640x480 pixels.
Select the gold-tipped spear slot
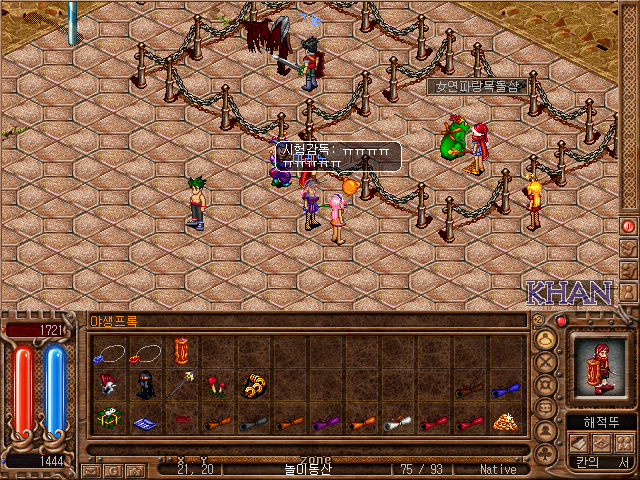coord(182,386)
